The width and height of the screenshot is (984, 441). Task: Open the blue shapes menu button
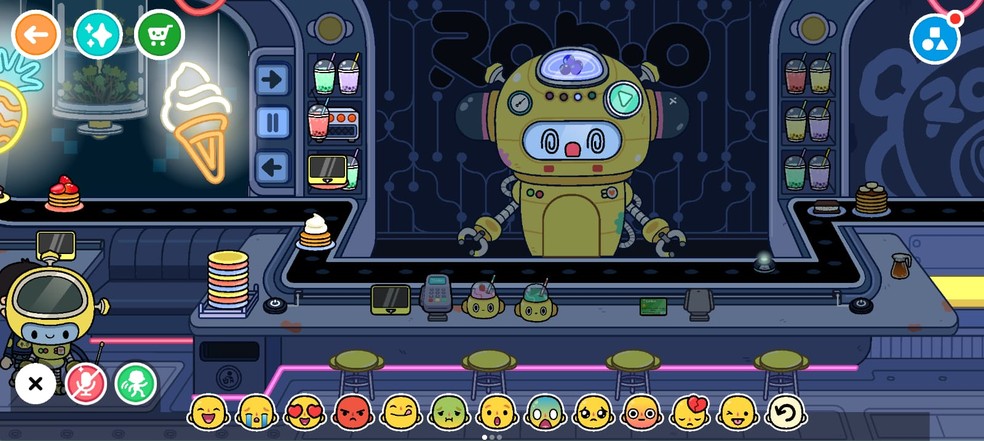tap(935, 39)
